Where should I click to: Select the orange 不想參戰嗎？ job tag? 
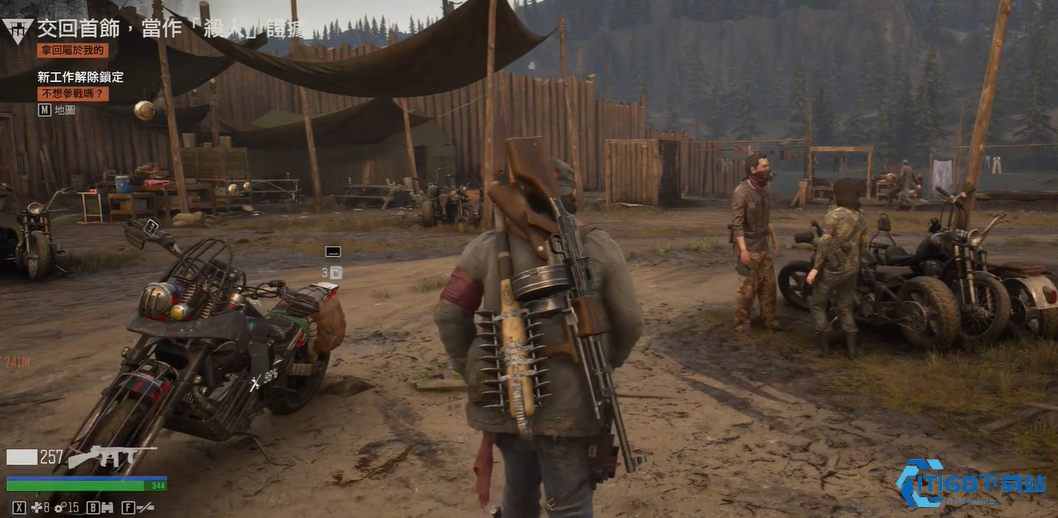click(x=72, y=94)
